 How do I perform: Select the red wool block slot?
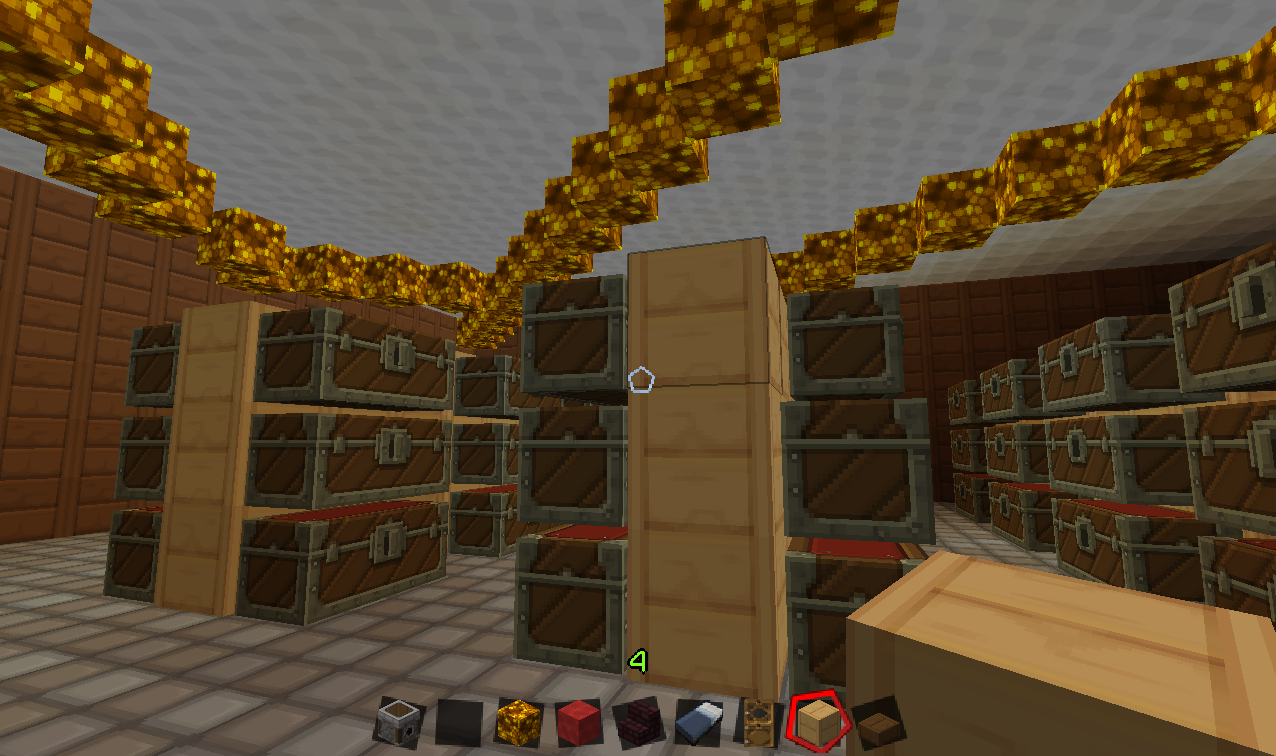(x=579, y=721)
